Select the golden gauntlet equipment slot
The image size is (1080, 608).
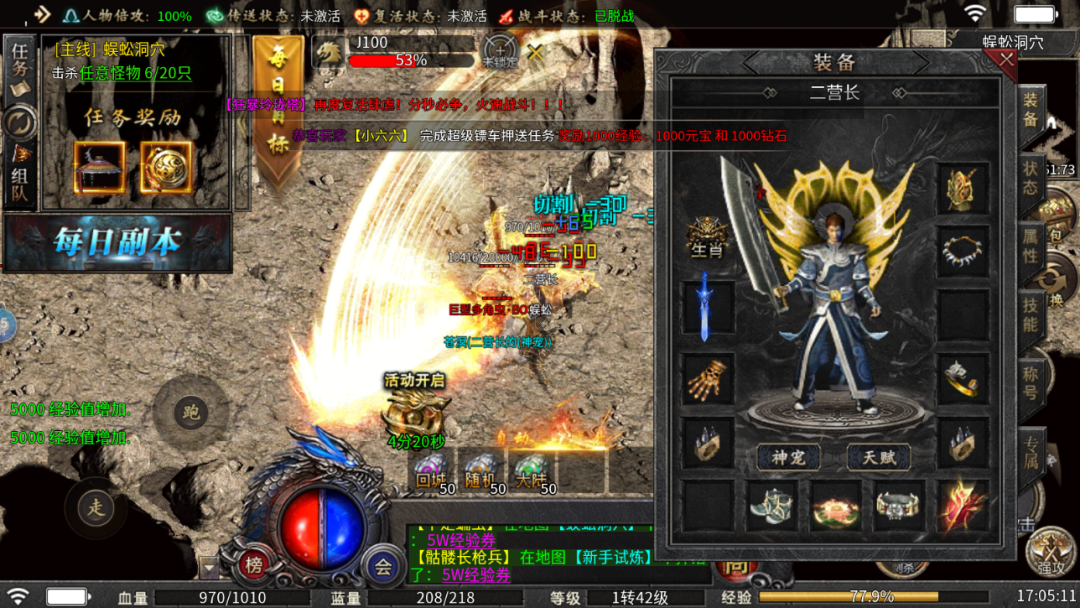point(708,378)
